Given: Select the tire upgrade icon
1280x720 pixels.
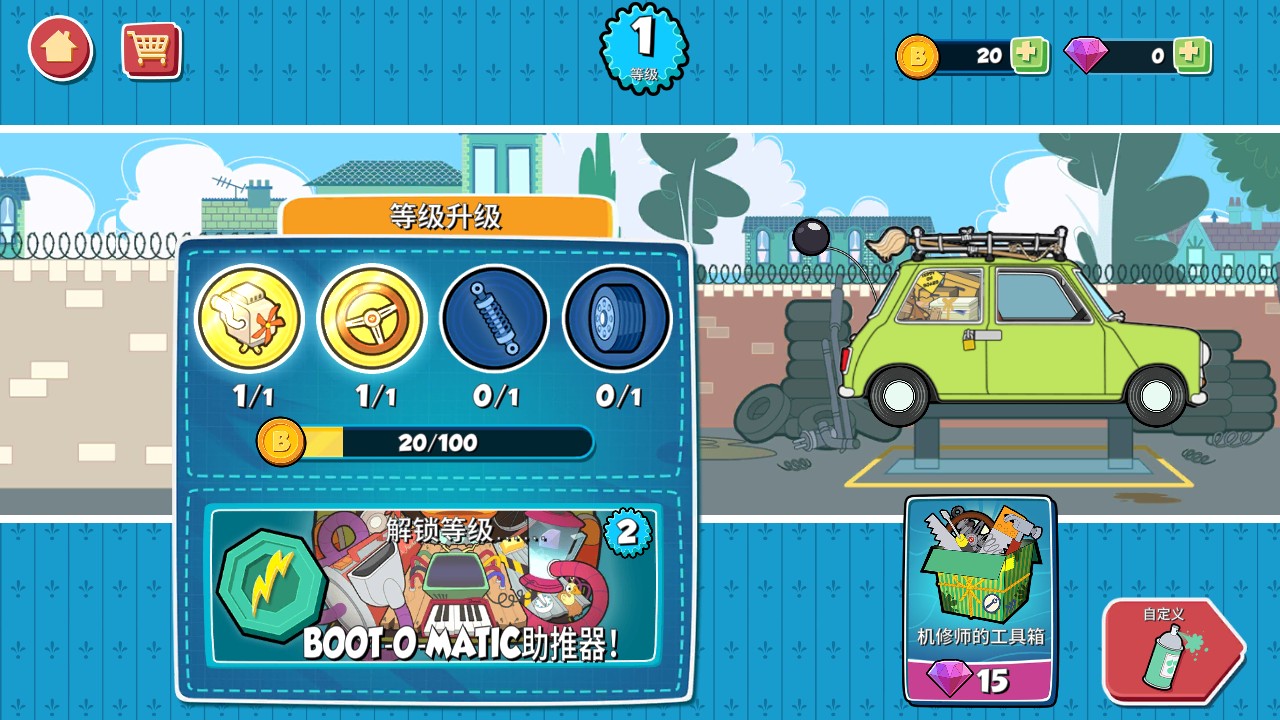Looking at the screenshot, I should (617, 319).
